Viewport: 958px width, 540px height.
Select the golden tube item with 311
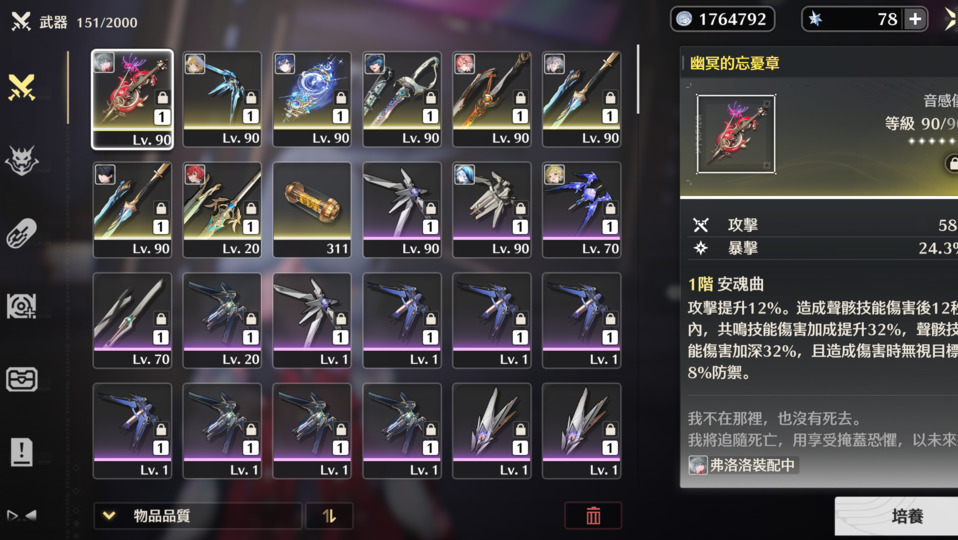click(x=312, y=209)
